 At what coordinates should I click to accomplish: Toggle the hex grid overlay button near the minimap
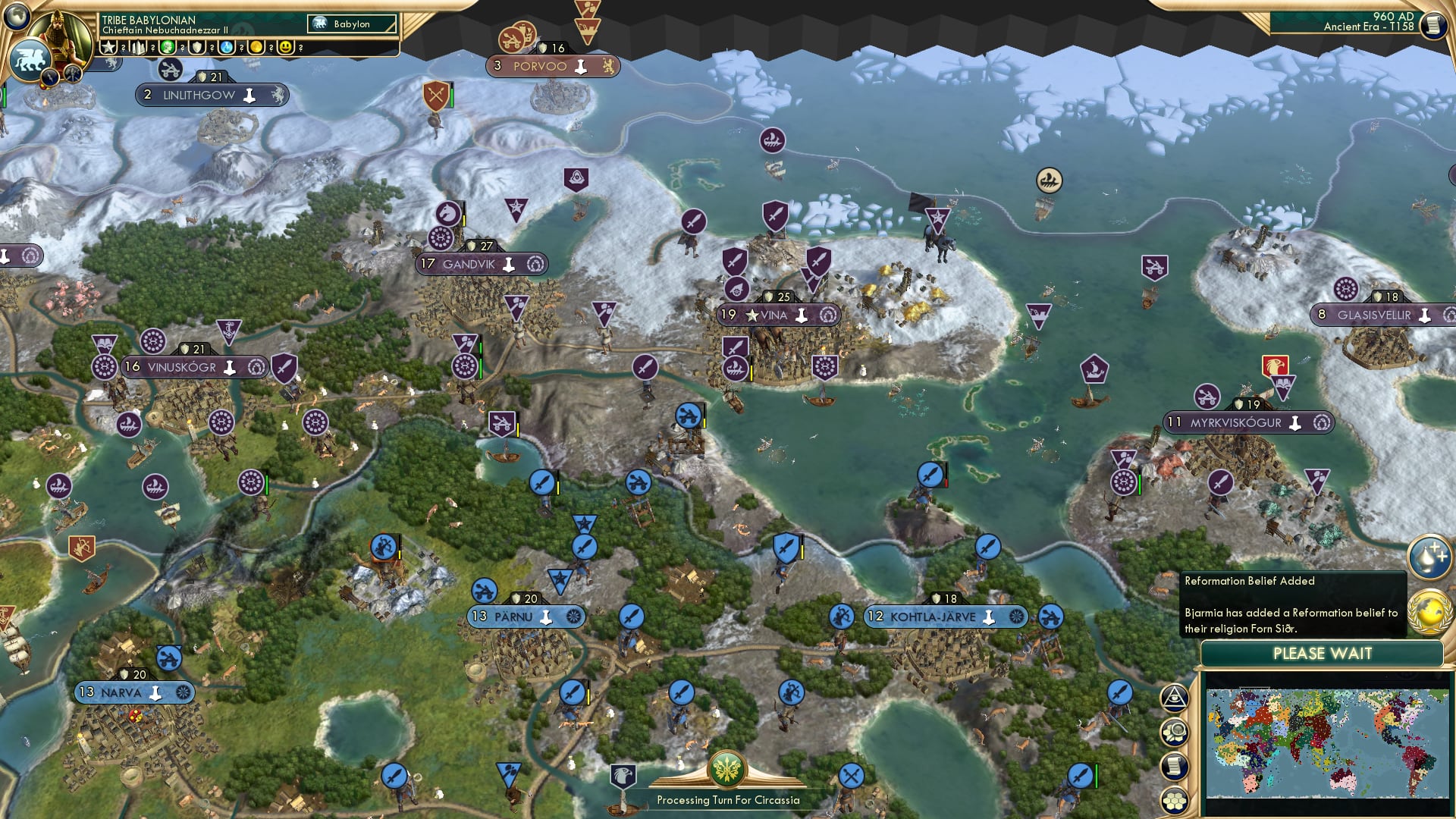click(x=1175, y=800)
